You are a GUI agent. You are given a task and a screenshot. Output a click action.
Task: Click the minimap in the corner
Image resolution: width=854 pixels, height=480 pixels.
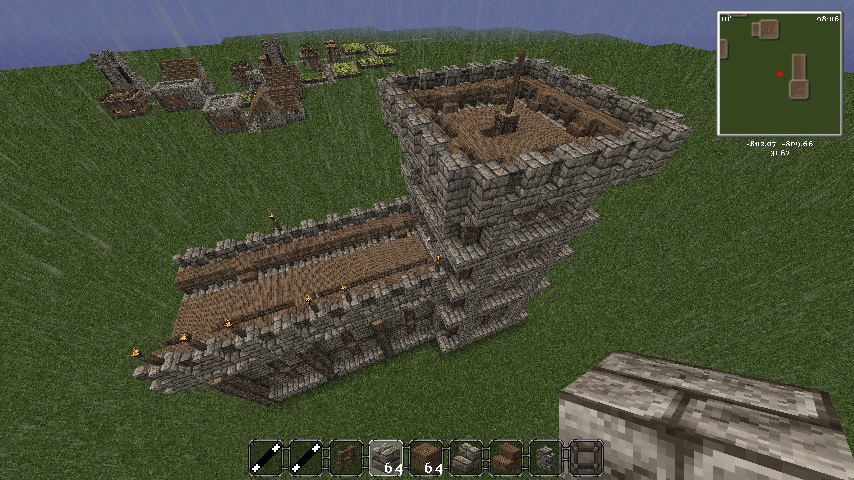(x=779, y=74)
